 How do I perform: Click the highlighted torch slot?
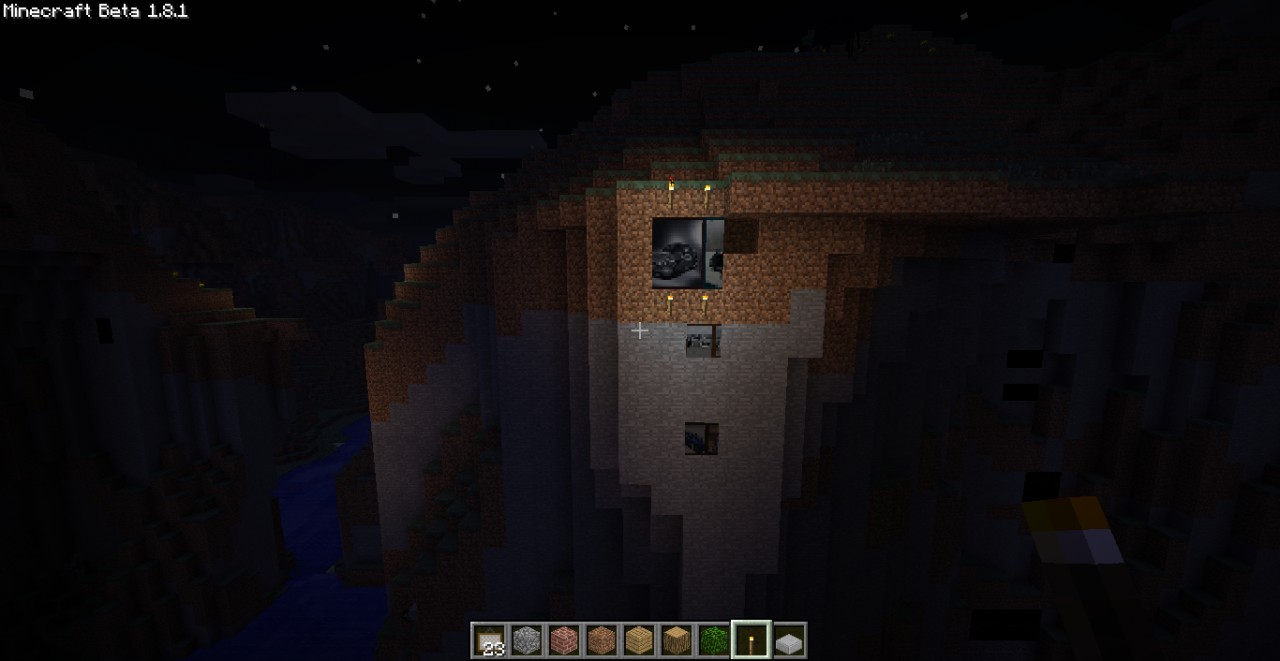750,640
